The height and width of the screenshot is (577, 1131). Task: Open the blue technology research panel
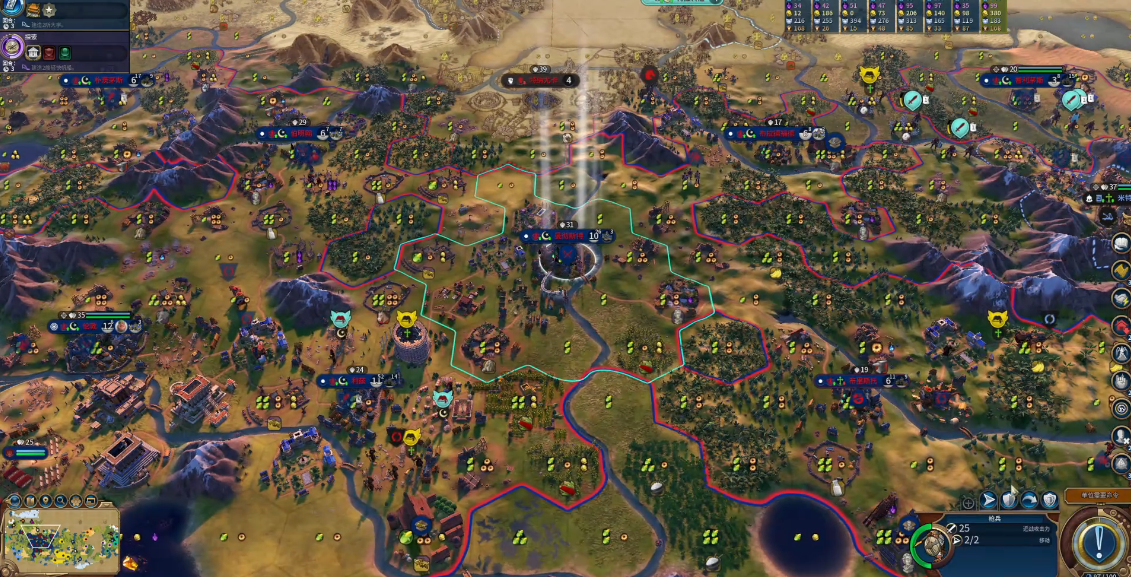[12, 8]
